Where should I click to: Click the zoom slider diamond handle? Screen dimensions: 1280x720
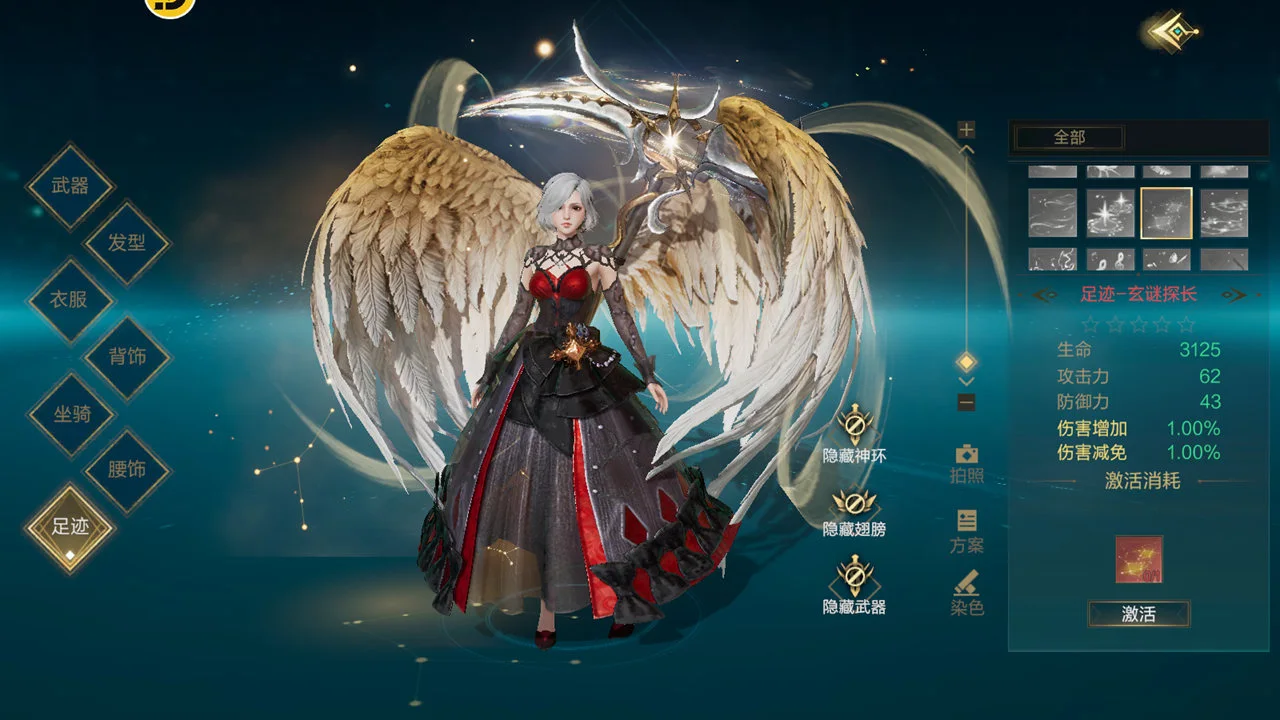pyautogui.click(x=966, y=361)
